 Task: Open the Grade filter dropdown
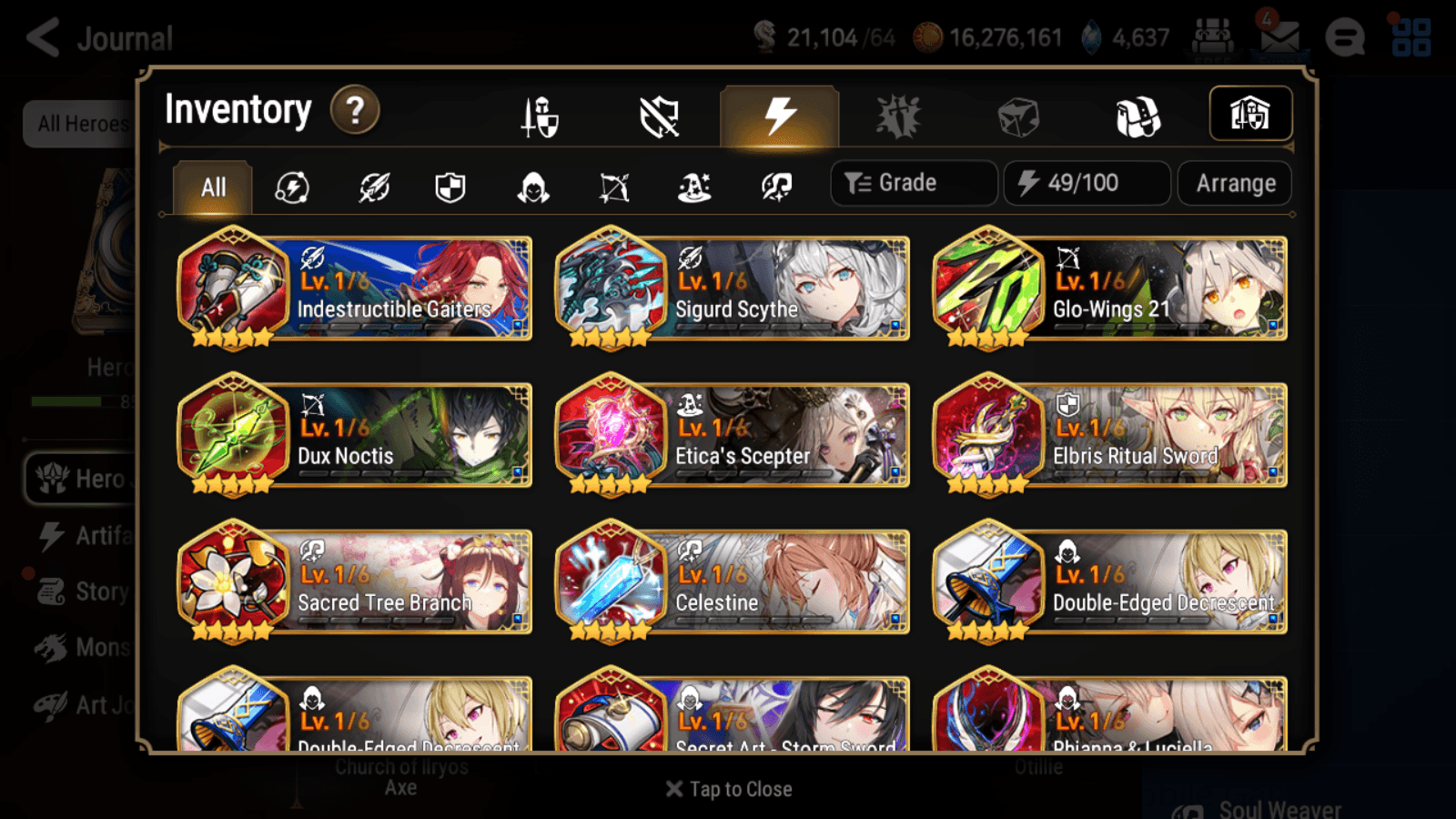click(913, 183)
